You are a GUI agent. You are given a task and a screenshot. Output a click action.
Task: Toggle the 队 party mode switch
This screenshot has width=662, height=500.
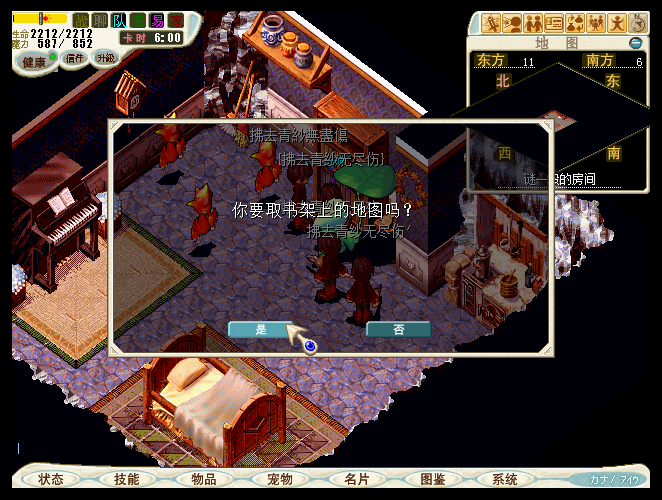tap(119, 19)
